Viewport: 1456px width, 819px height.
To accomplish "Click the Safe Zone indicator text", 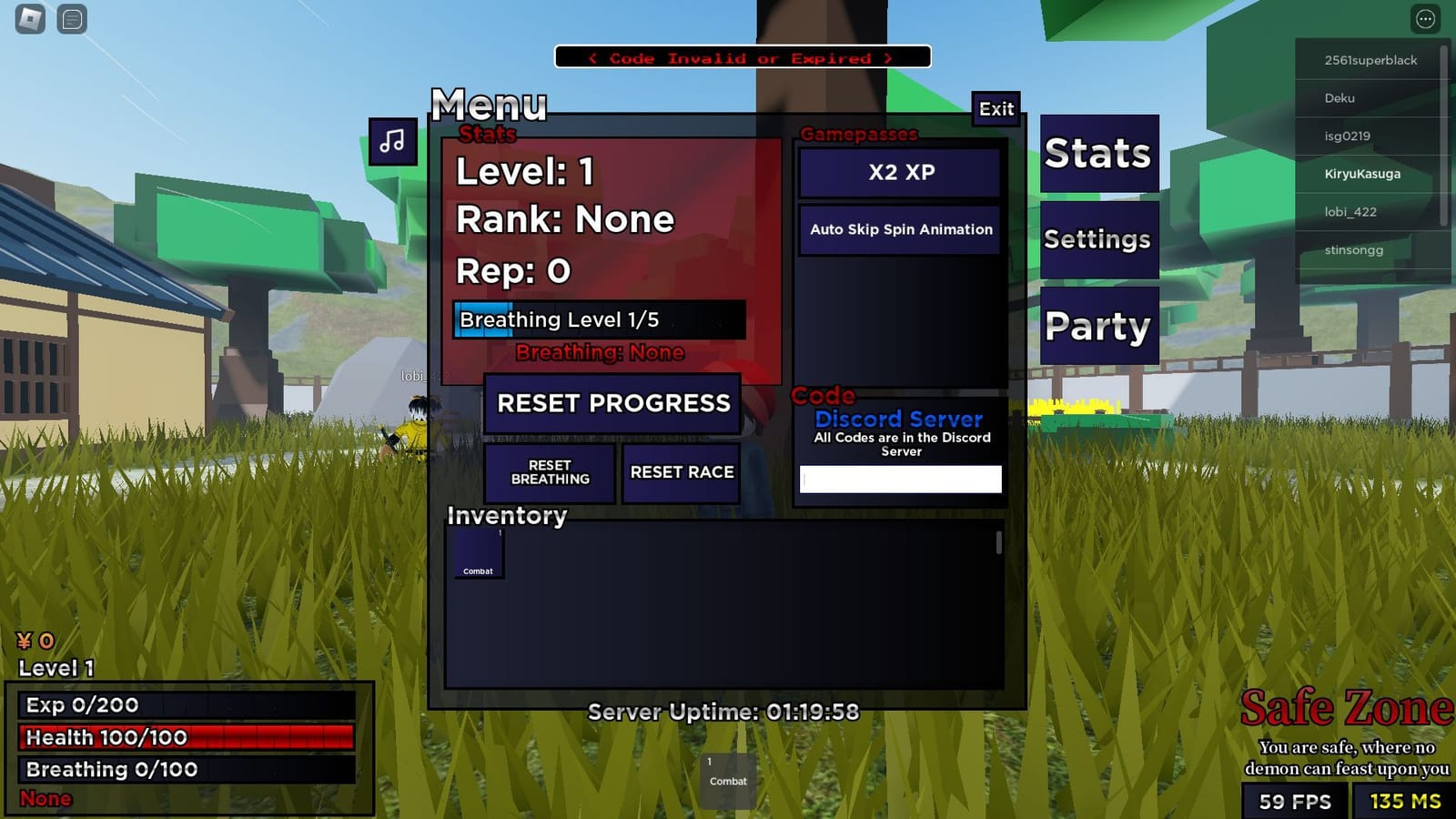I will 1345,706.
